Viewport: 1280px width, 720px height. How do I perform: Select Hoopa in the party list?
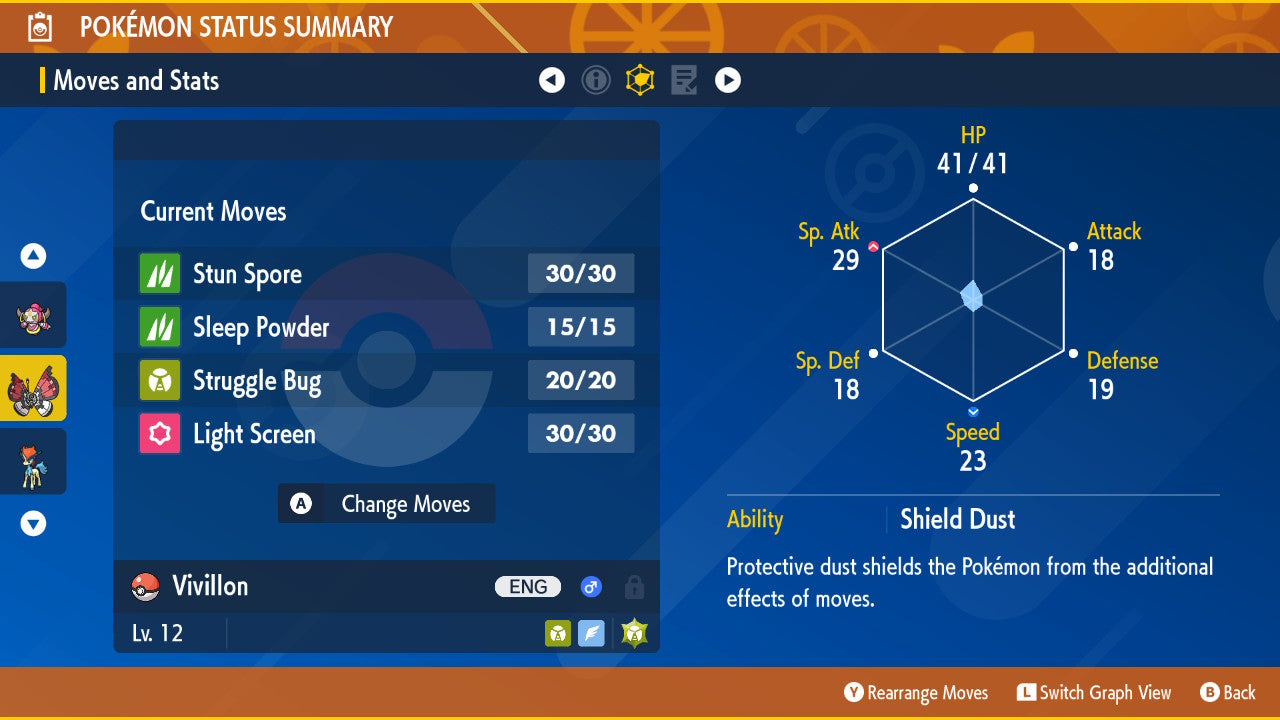click(33, 315)
